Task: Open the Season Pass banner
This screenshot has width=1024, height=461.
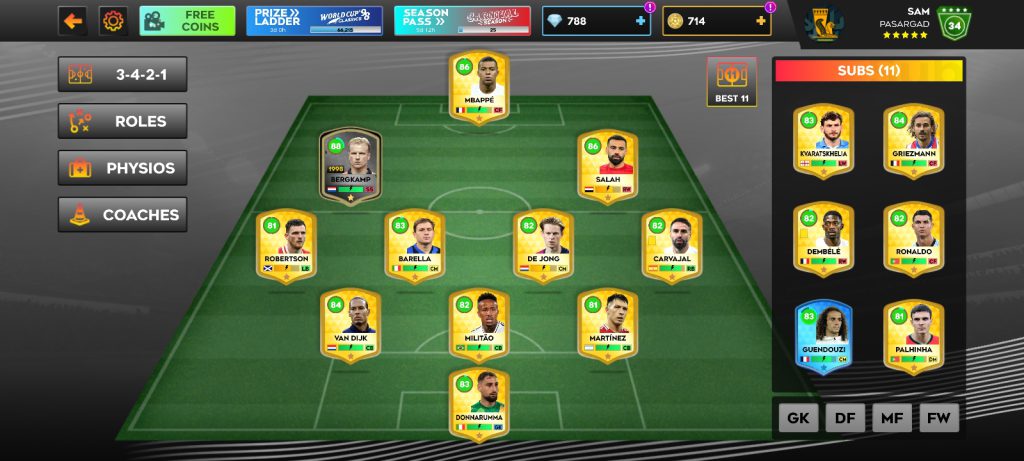Action: click(x=461, y=21)
